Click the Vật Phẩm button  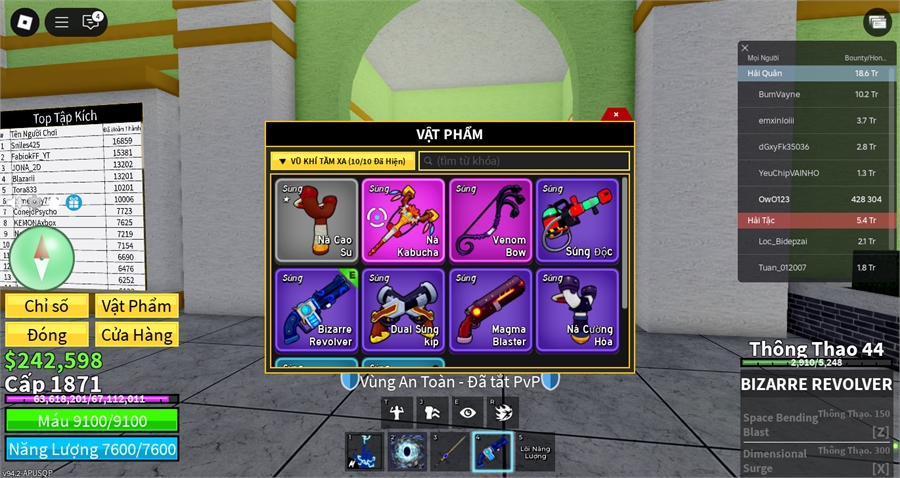[136, 306]
